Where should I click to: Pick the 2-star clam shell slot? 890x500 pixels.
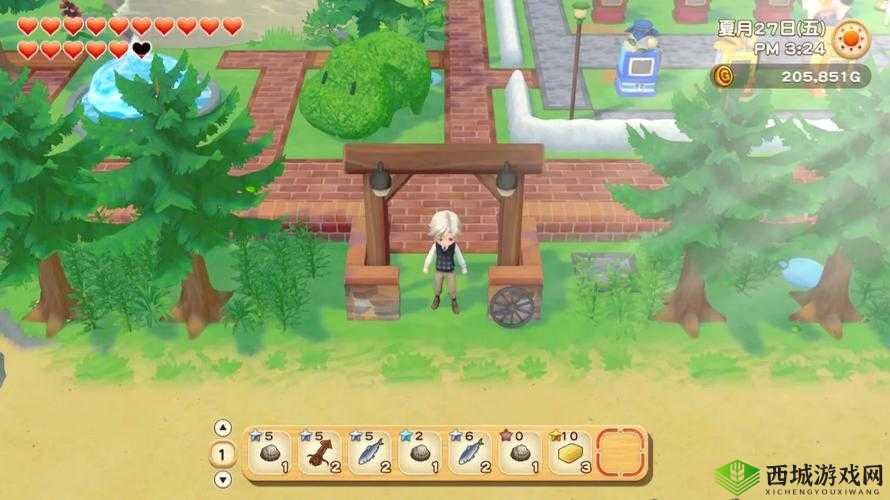point(420,453)
